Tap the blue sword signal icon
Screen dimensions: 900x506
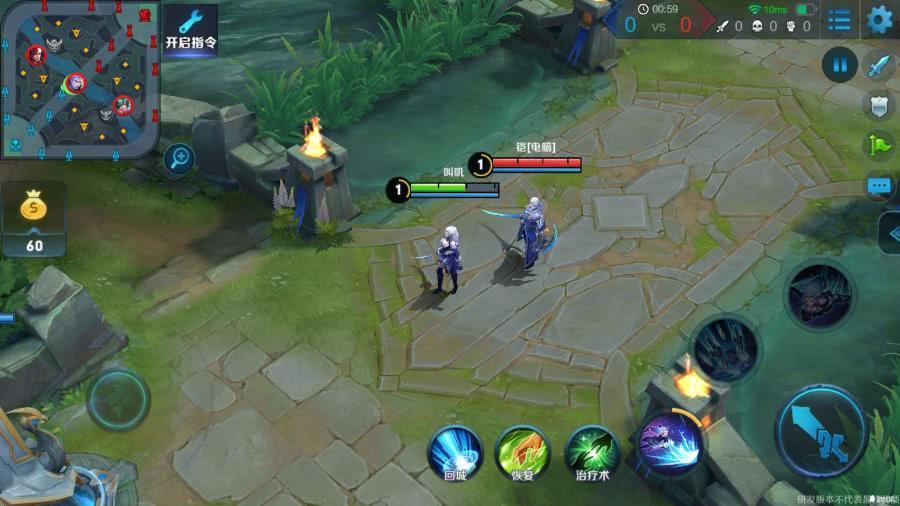pos(878,66)
